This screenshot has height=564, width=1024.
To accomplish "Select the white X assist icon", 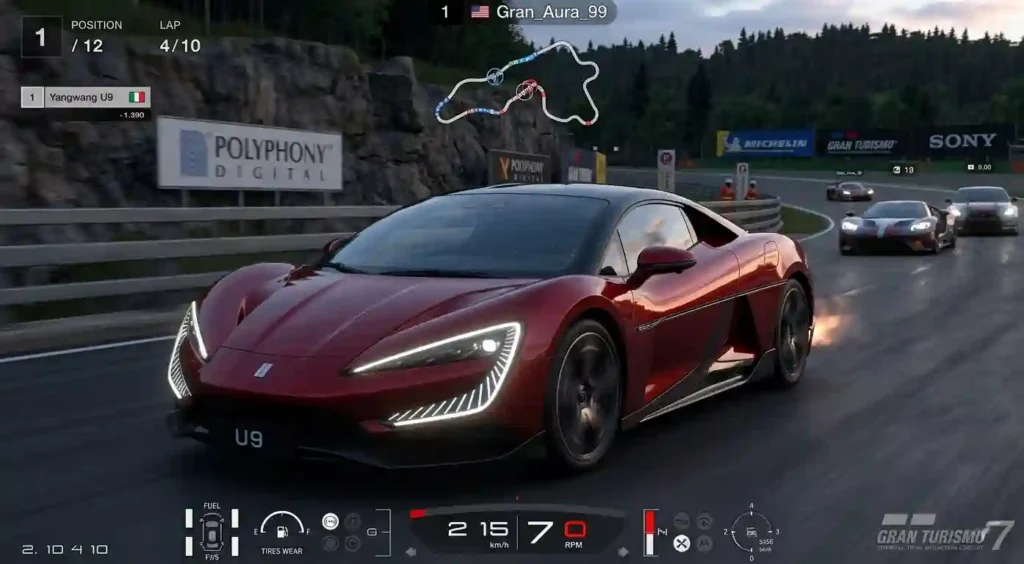I will pyautogui.click(x=681, y=543).
